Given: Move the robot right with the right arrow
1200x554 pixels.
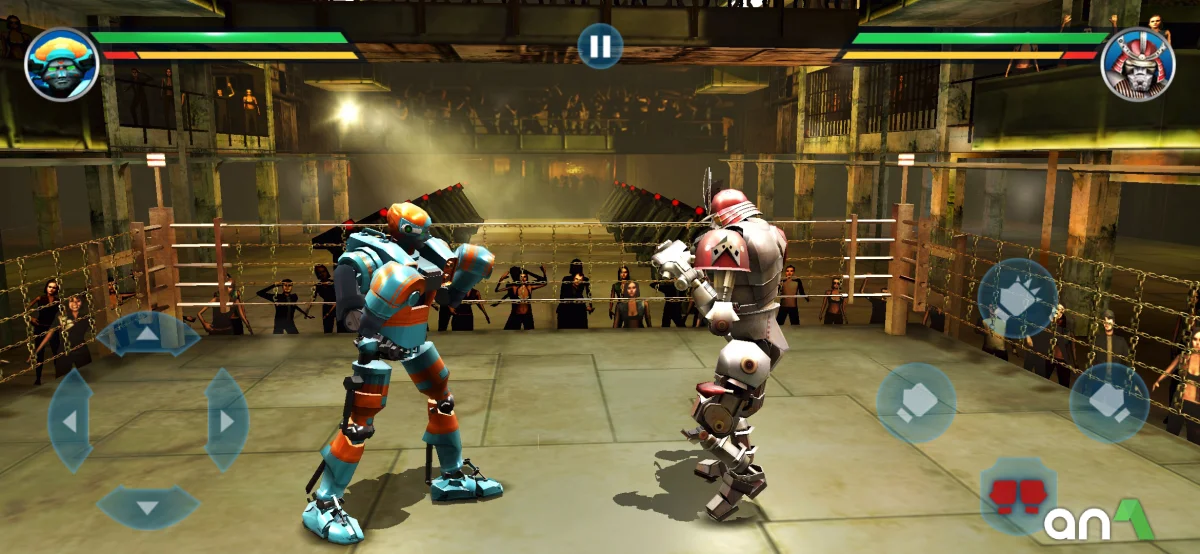Looking at the screenshot, I should click(x=226, y=420).
